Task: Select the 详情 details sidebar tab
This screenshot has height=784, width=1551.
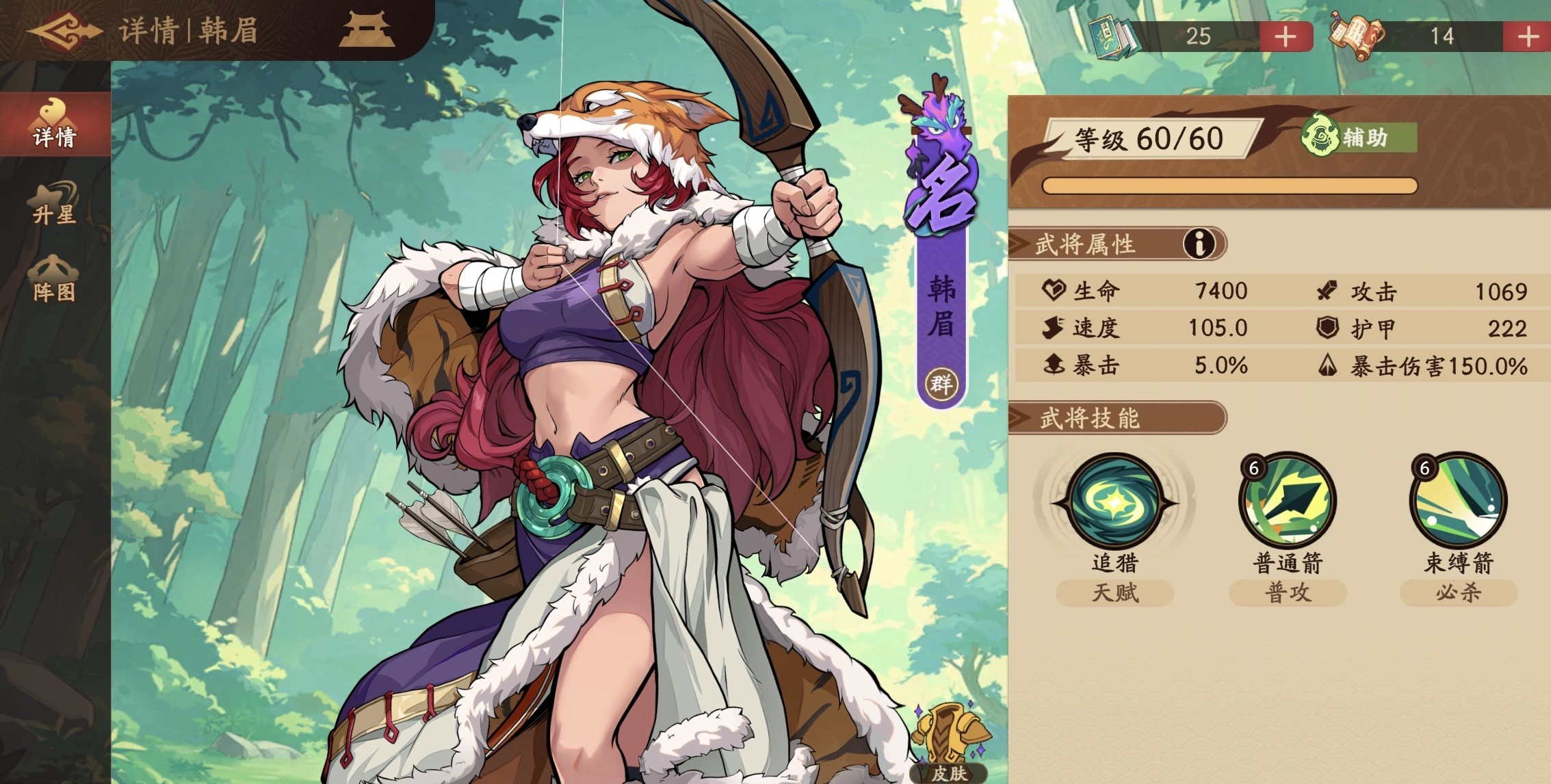Action: tap(53, 123)
